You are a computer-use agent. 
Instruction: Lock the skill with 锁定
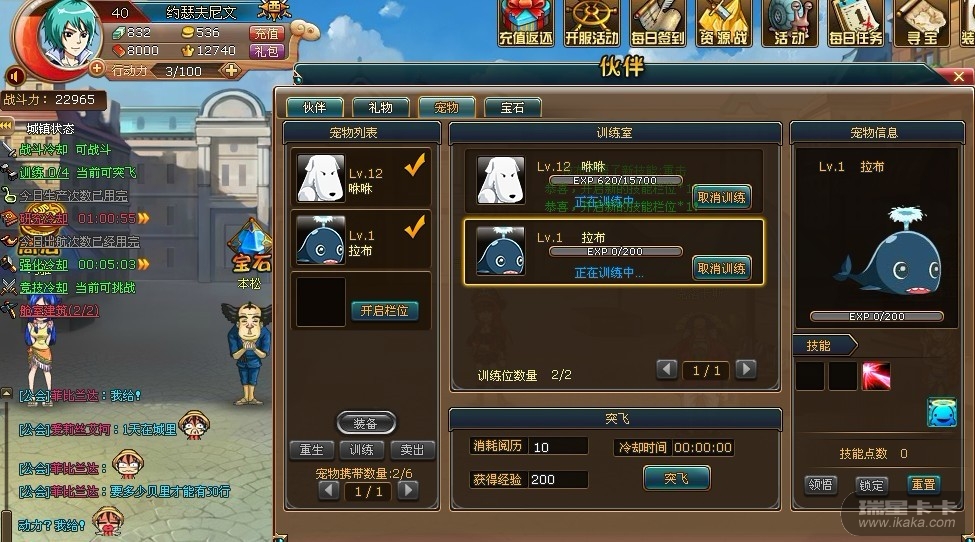872,484
